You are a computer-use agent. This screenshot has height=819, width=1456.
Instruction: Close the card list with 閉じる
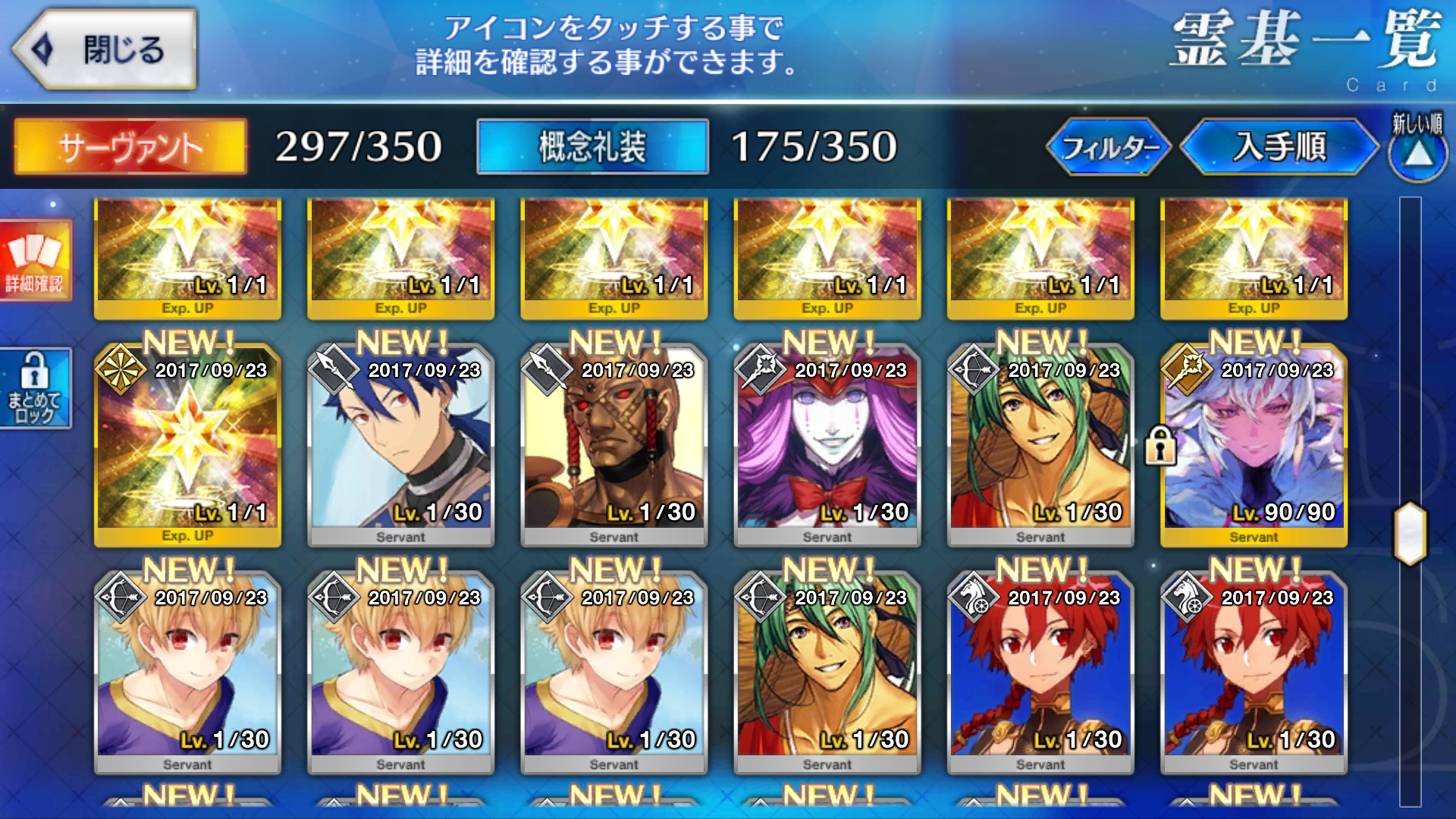click(x=106, y=50)
